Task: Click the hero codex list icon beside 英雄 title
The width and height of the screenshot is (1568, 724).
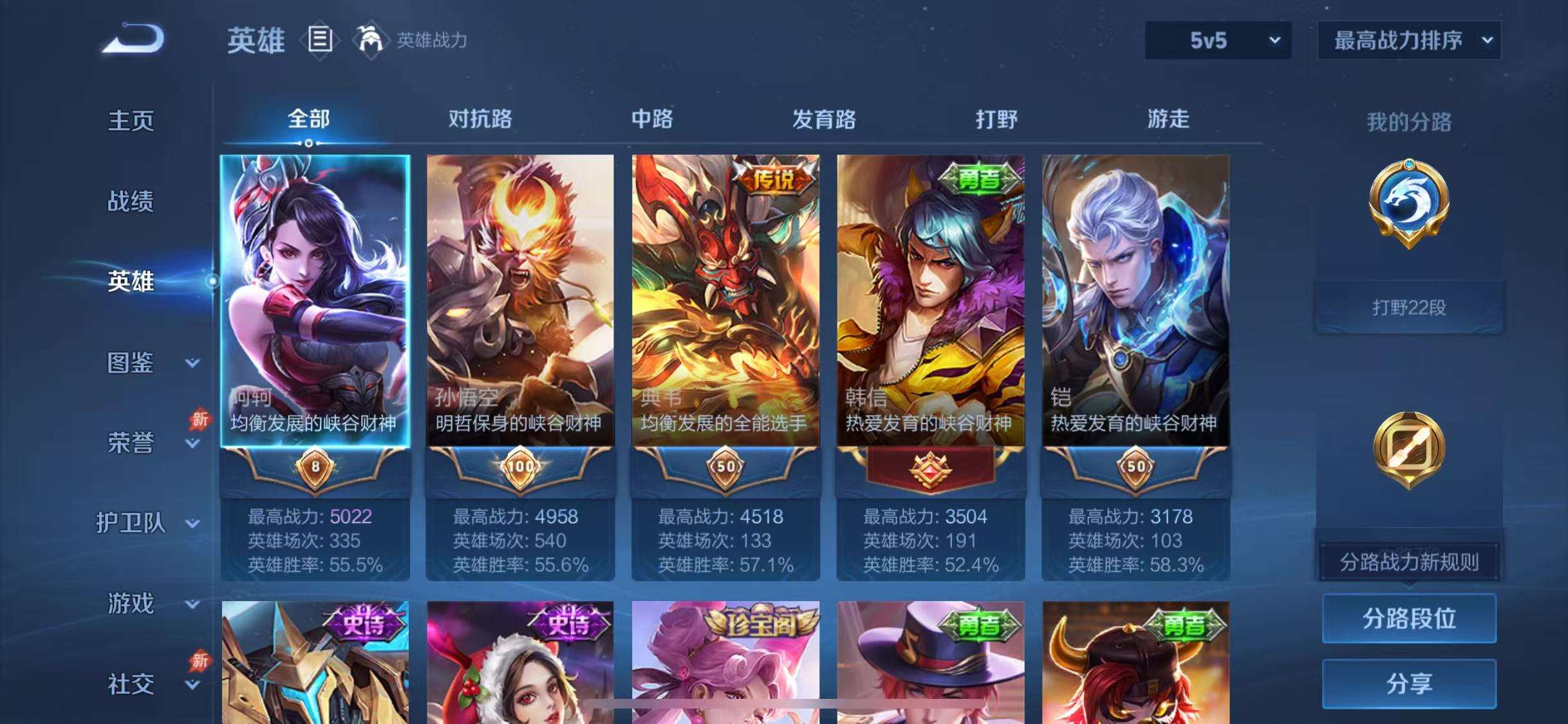Action: point(320,40)
